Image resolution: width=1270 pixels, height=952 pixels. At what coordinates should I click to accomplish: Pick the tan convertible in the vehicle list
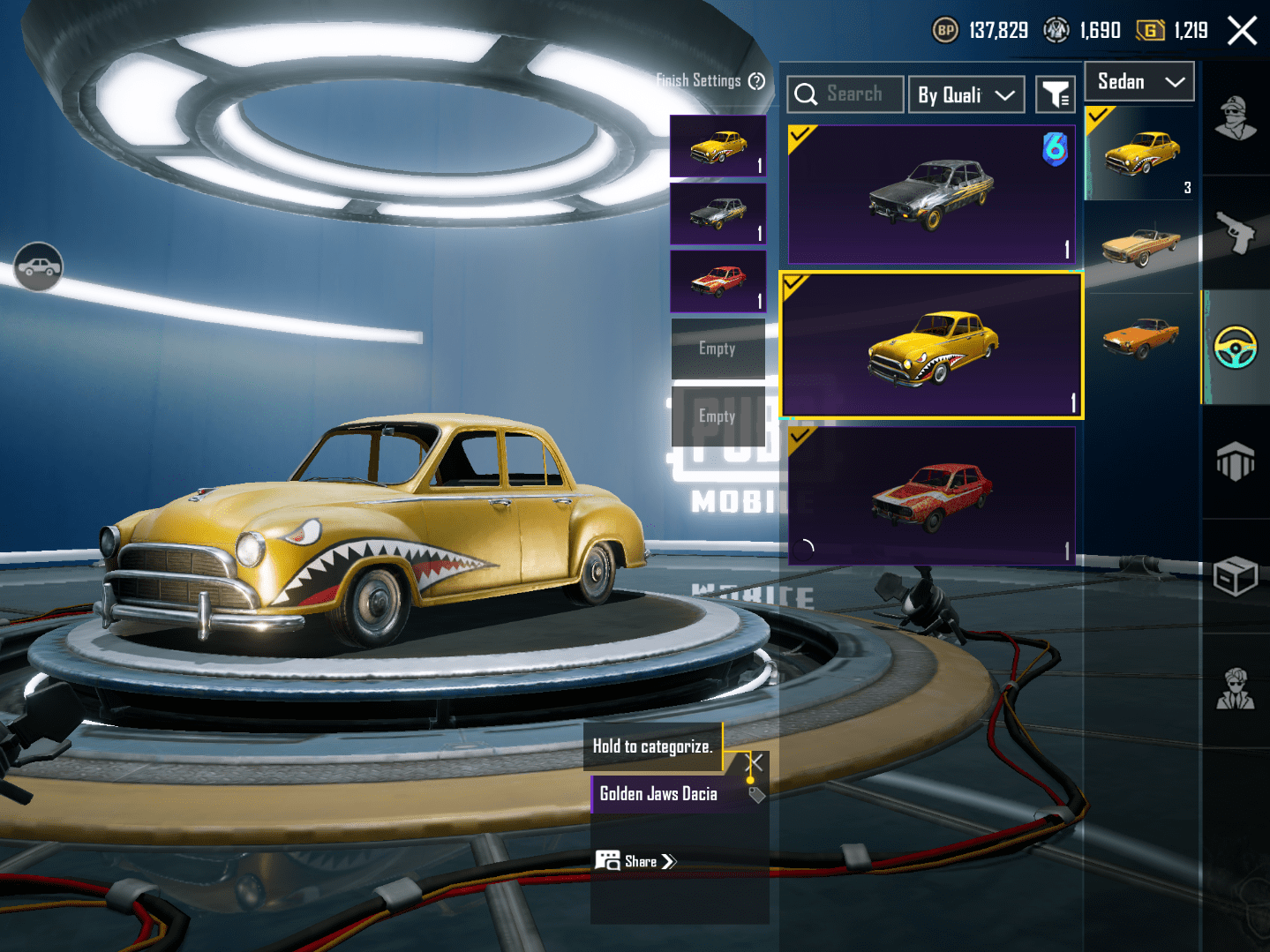[1141, 246]
